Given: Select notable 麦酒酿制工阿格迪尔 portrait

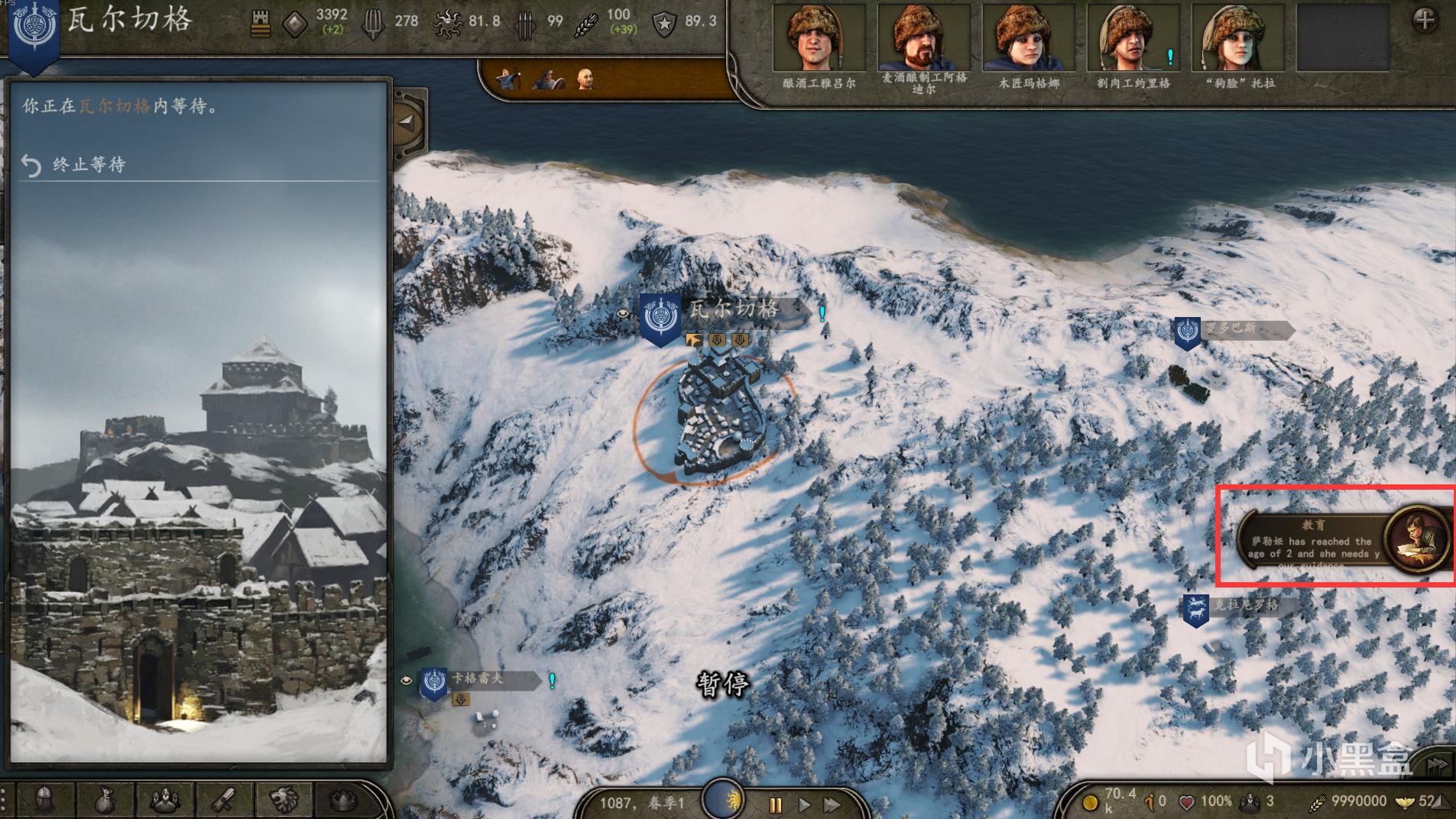Looking at the screenshot, I should point(923,38).
